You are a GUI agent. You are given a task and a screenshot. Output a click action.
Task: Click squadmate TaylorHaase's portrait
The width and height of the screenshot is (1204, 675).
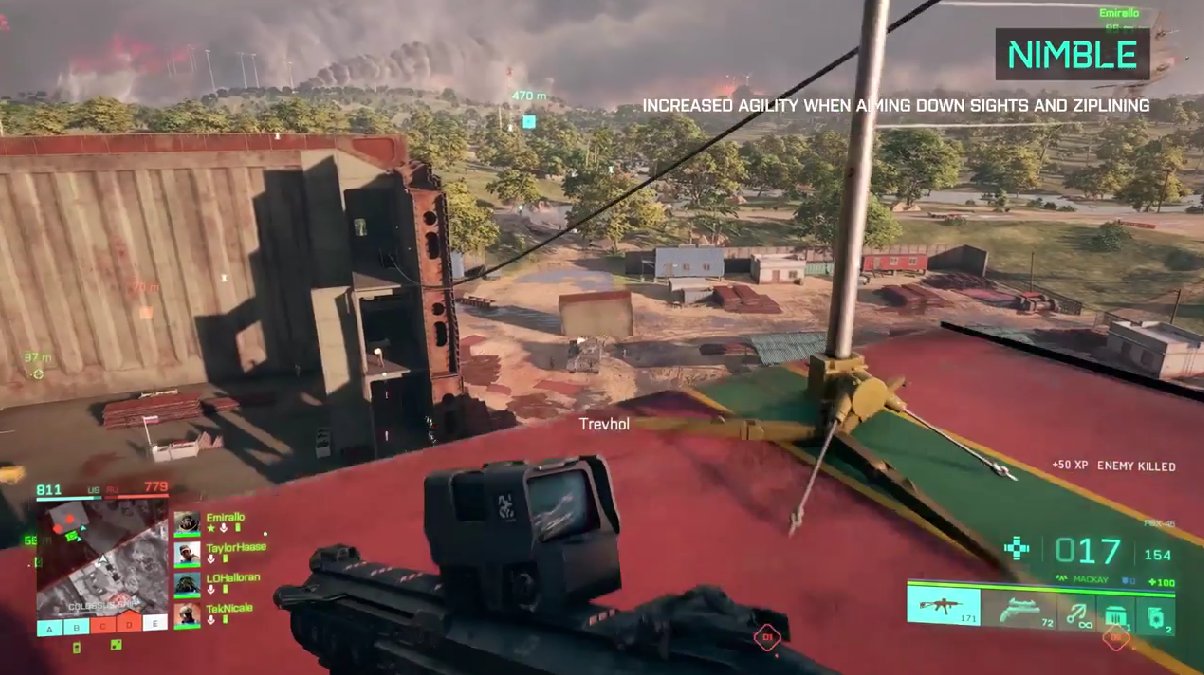[x=186, y=553]
